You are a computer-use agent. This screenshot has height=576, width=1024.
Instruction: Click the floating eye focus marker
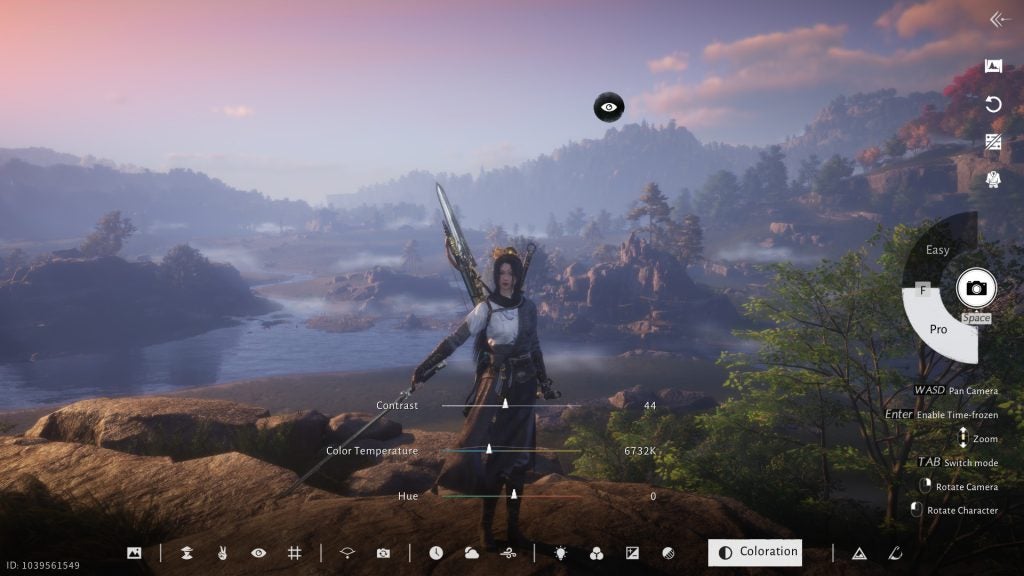(x=609, y=106)
